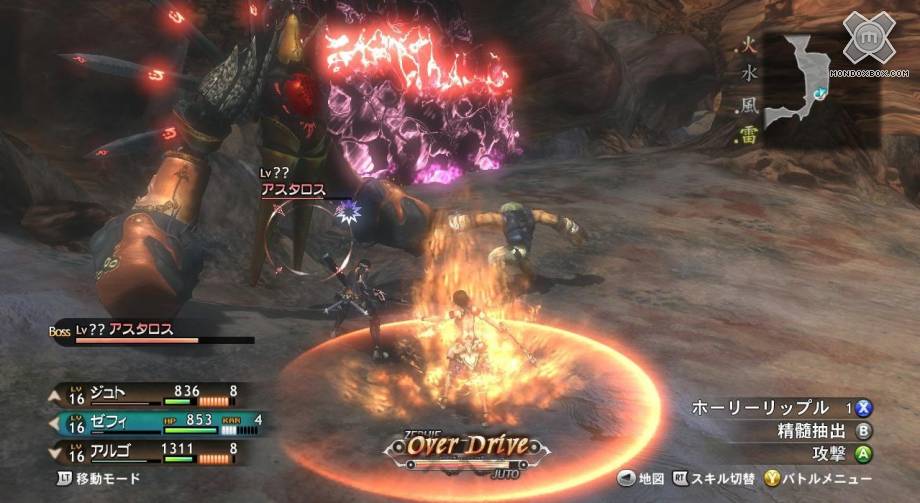Choose the 風 wind element entry

(x=747, y=104)
